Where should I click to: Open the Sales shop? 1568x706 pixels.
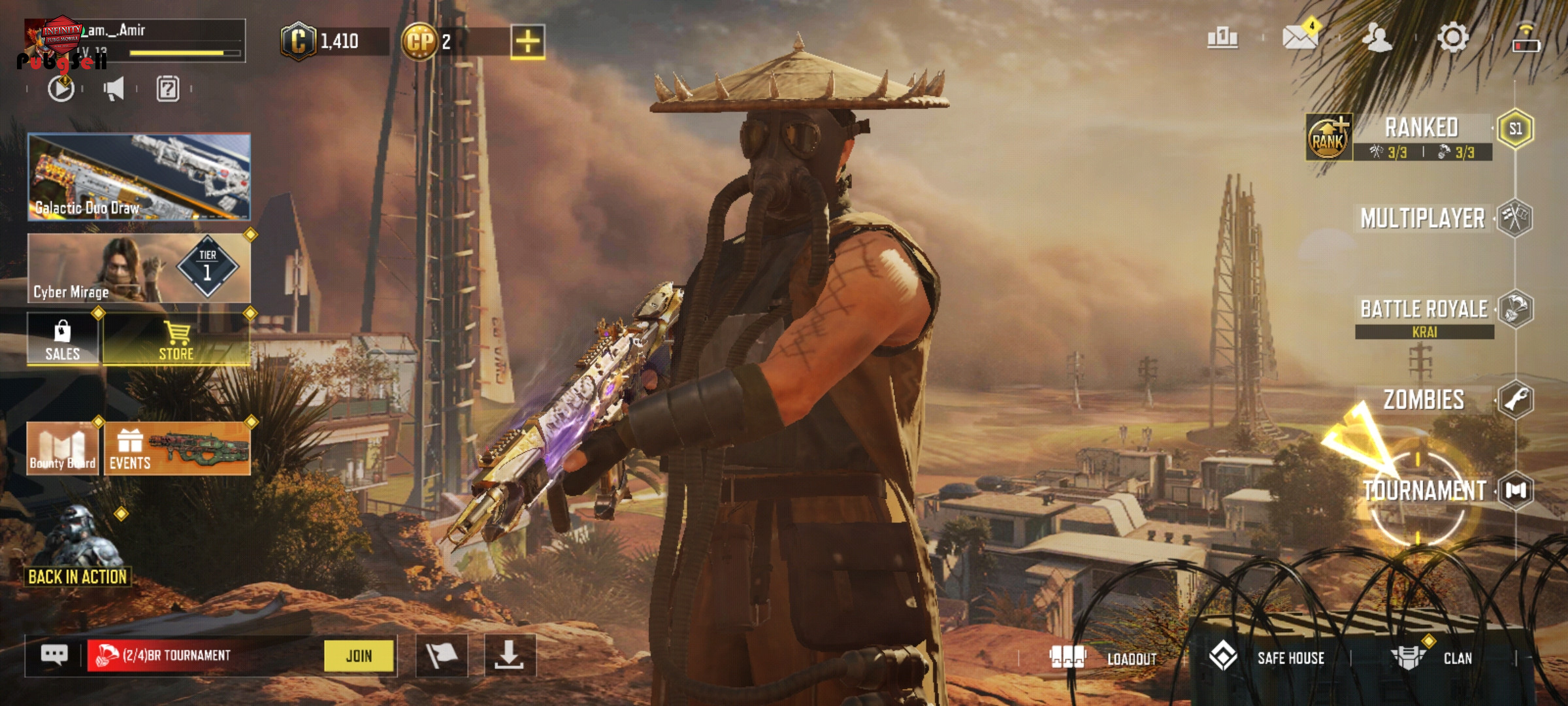click(63, 339)
